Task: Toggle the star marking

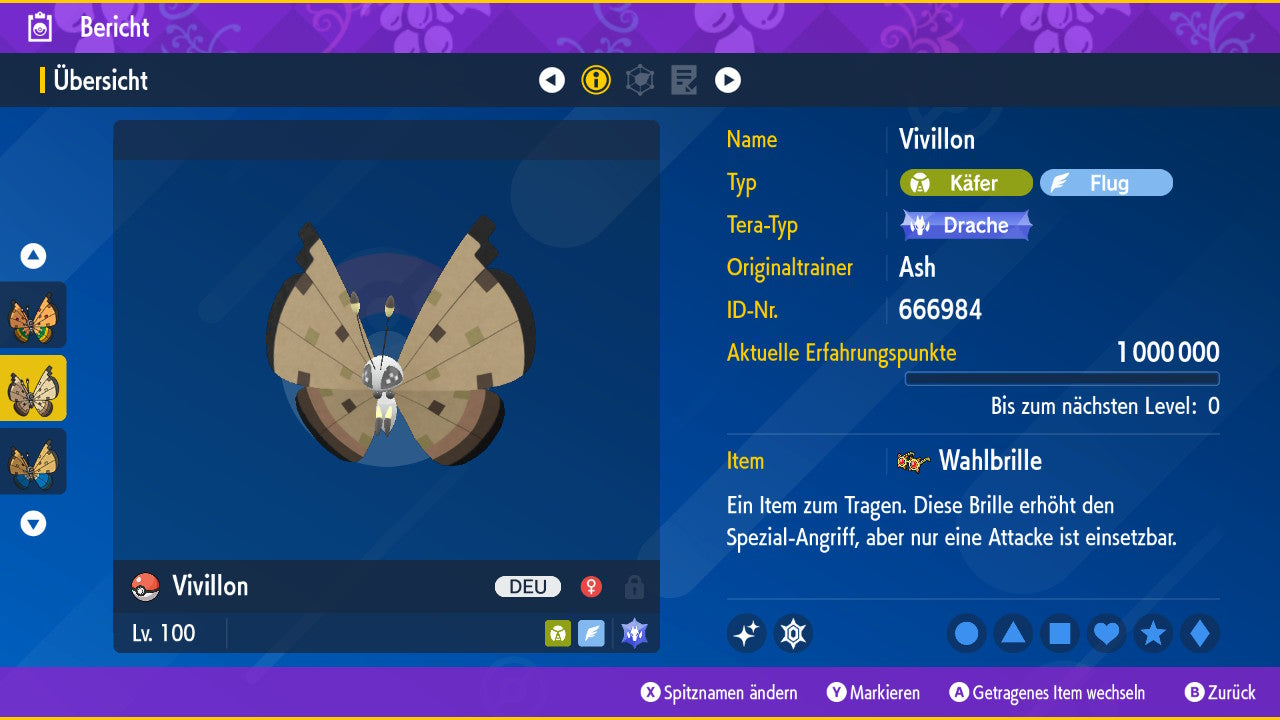Action: point(1153,633)
